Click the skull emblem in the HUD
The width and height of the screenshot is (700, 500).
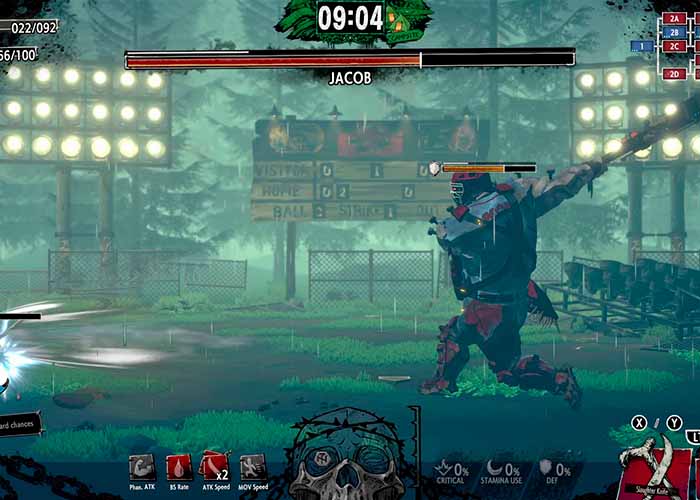347,458
